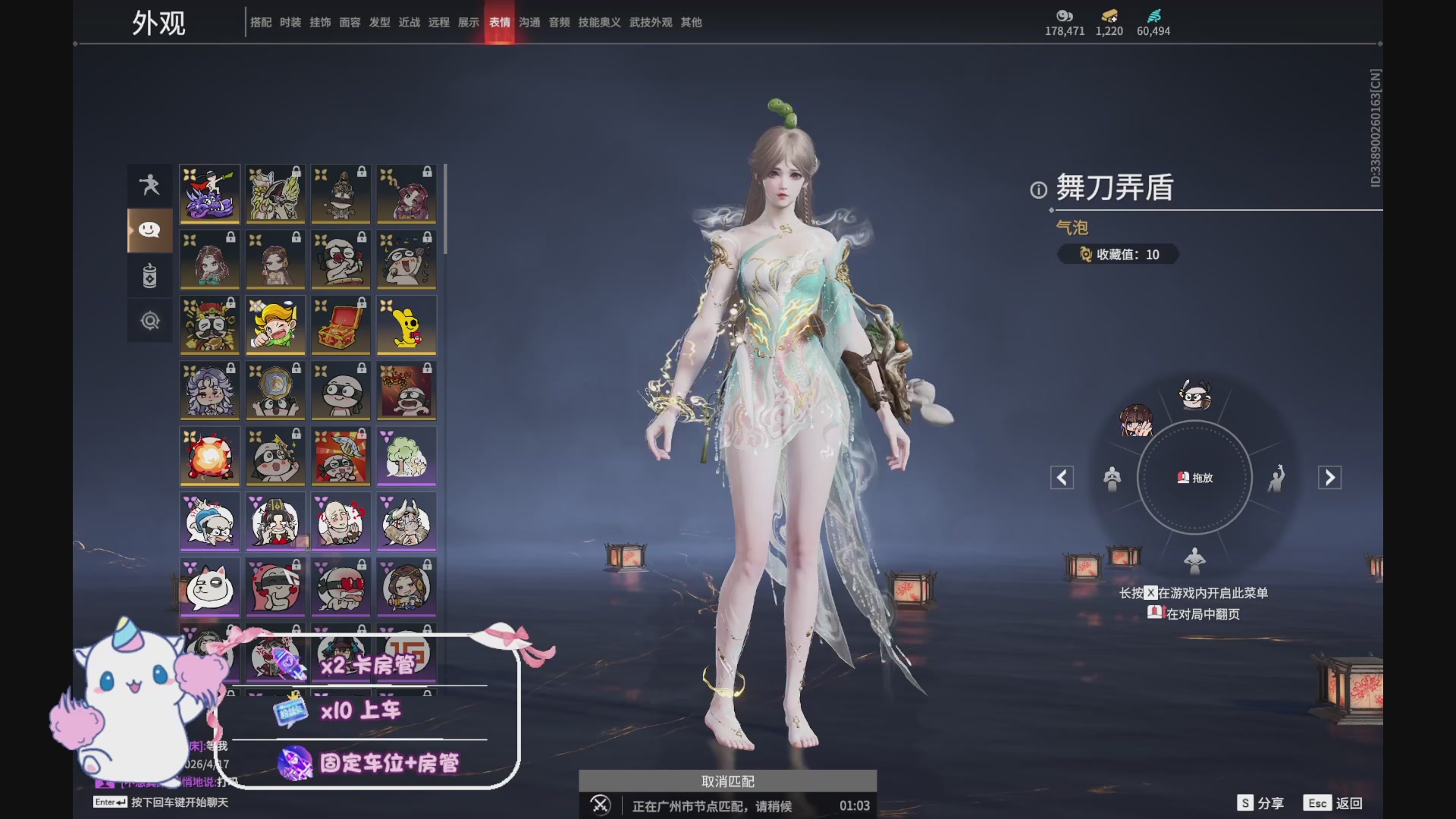1456x819 pixels.
Task: Select the chat bubble emote category icon
Action: point(149,231)
